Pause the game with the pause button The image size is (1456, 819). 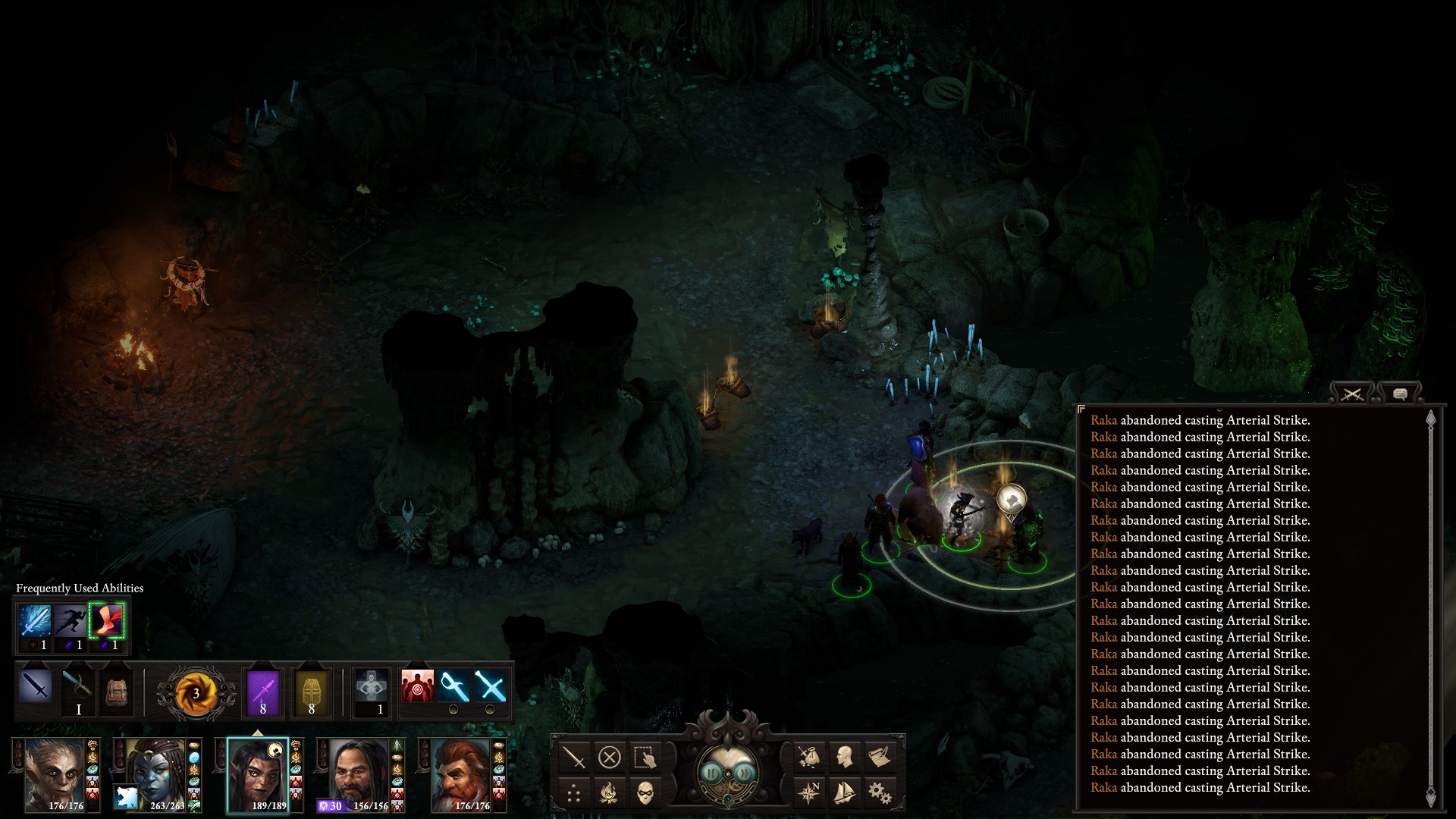point(711,773)
